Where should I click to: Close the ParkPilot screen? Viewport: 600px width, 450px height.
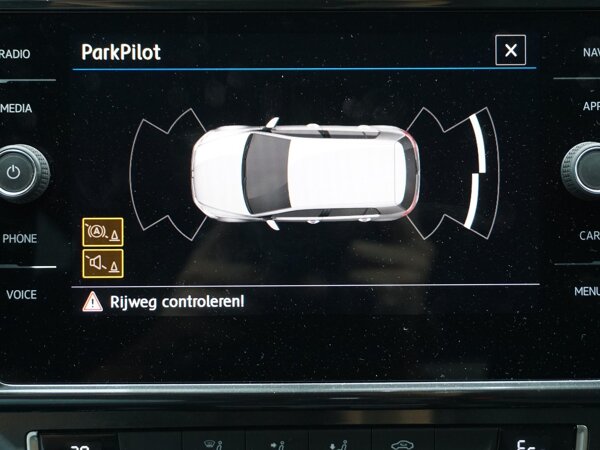pyautogui.click(x=510, y=51)
